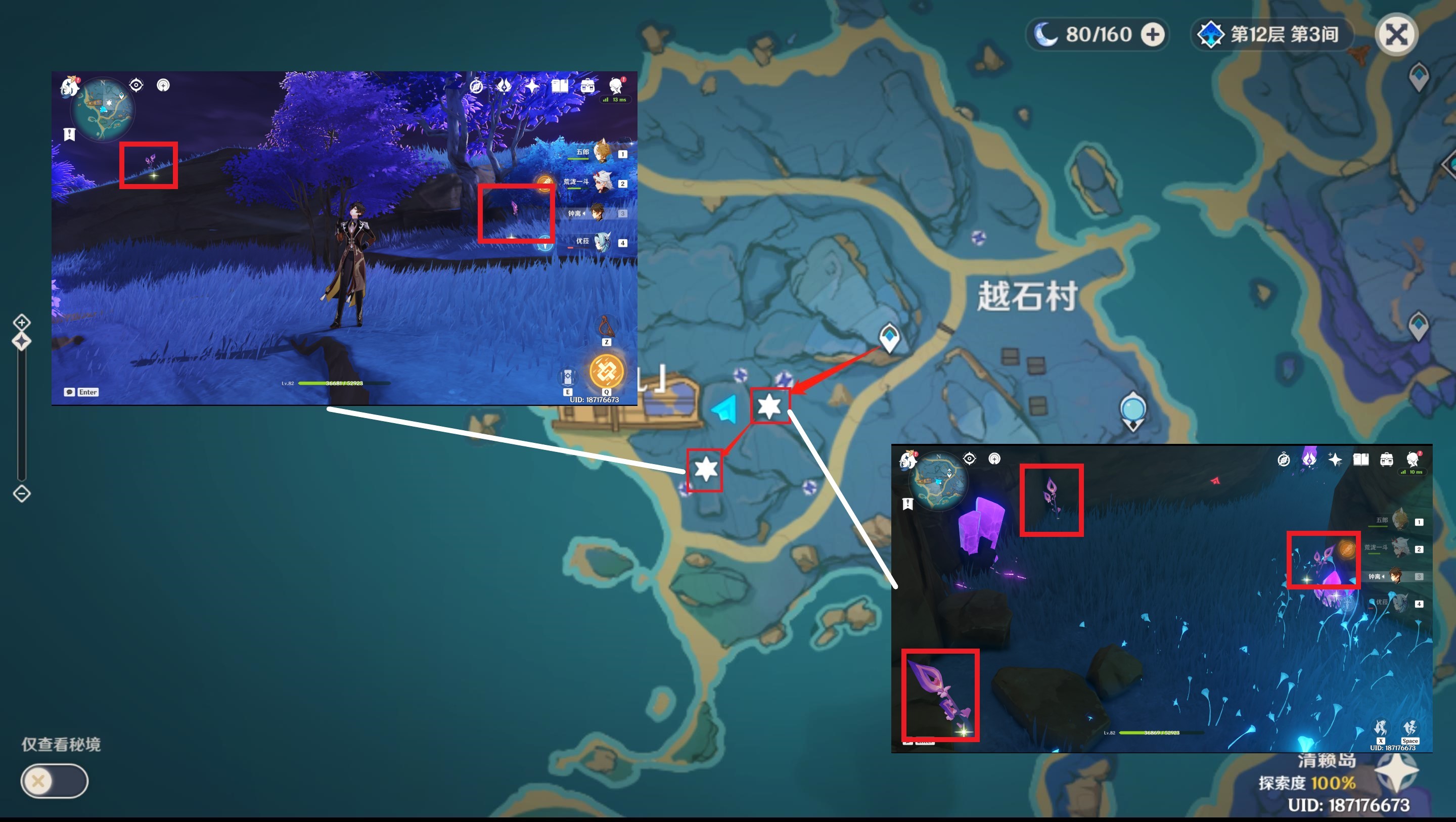The image size is (1456, 822).
Task: Close the map with the X button
Action: click(1396, 35)
